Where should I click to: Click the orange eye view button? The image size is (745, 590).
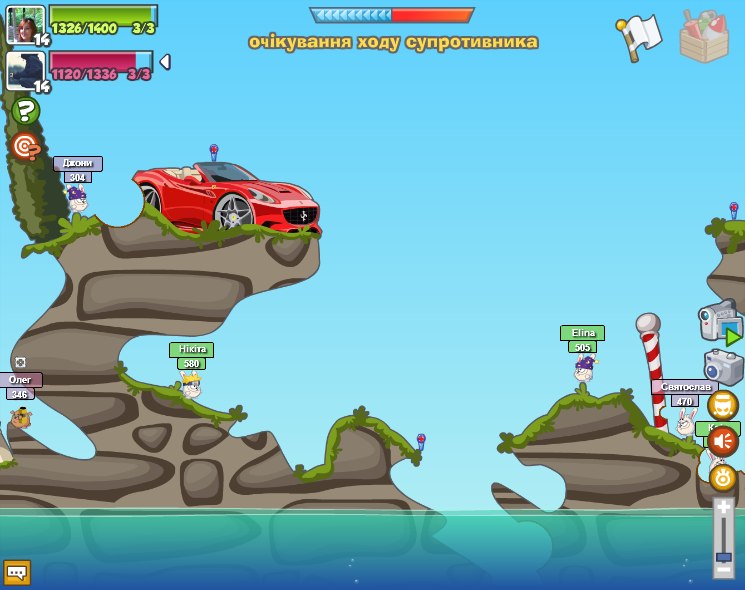click(722, 477)
